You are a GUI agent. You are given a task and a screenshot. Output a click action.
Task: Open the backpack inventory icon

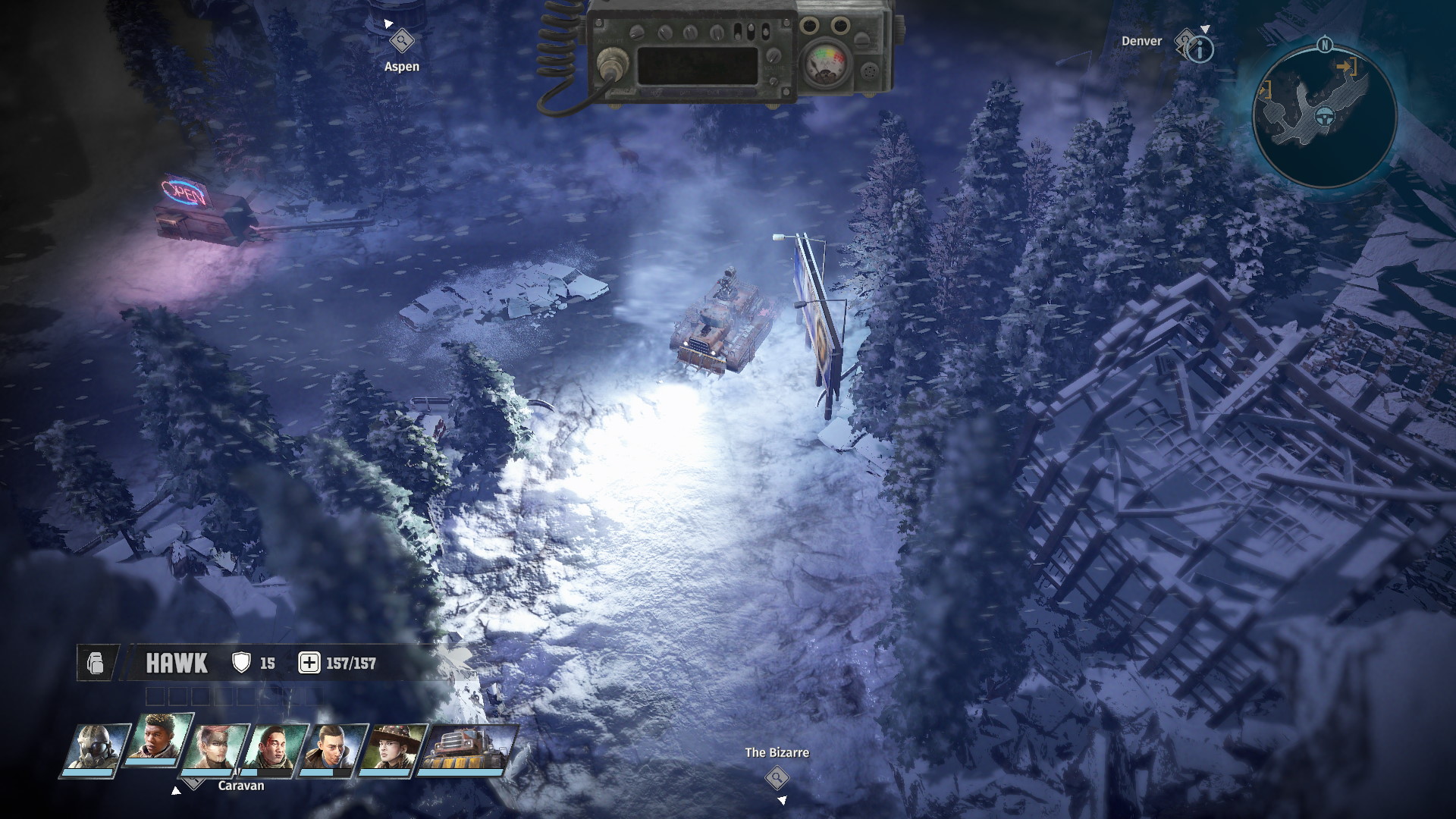pos(96,664)
